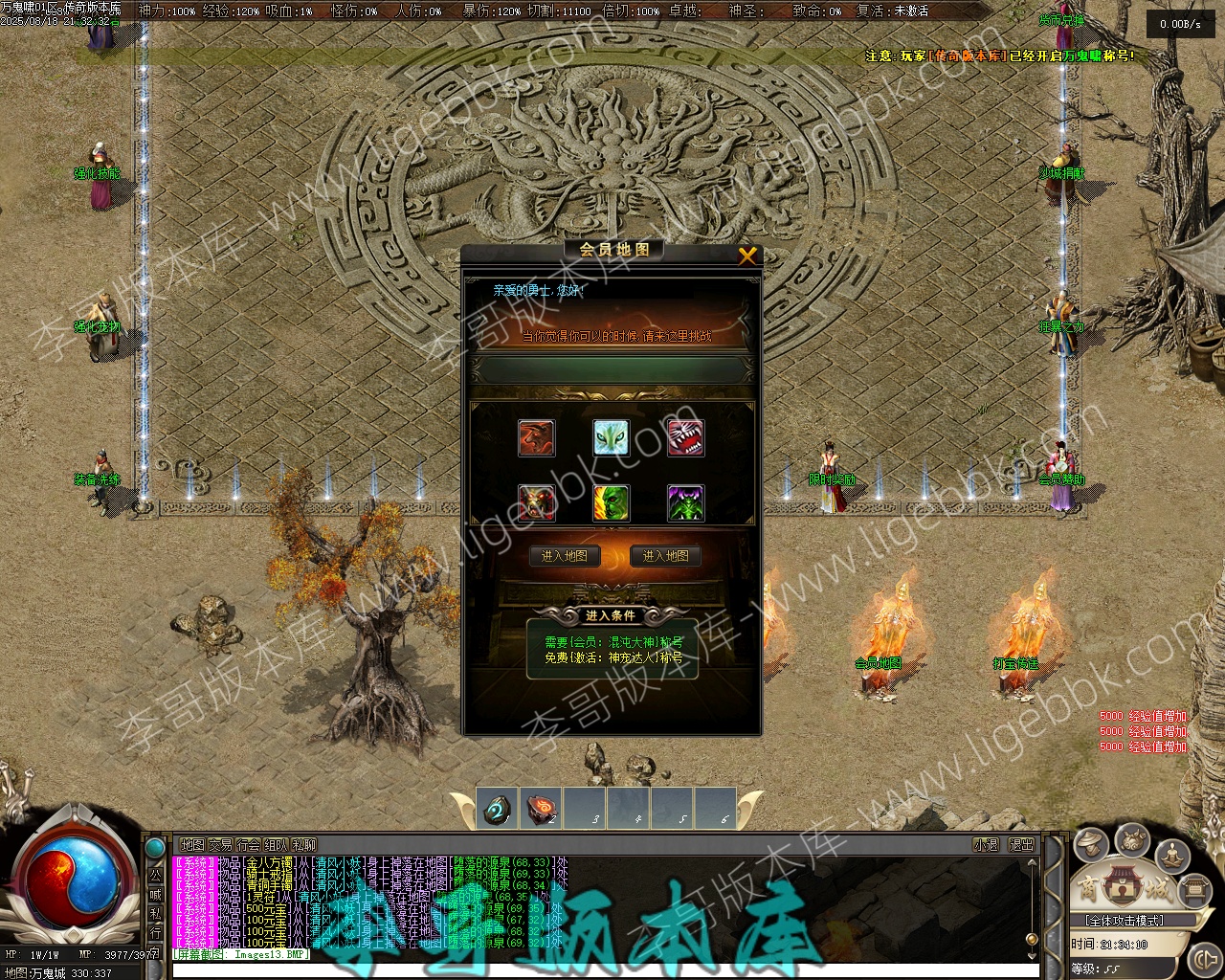Click the left 进入地图 button
This screenshot has height=980, width=1225.
565,556
